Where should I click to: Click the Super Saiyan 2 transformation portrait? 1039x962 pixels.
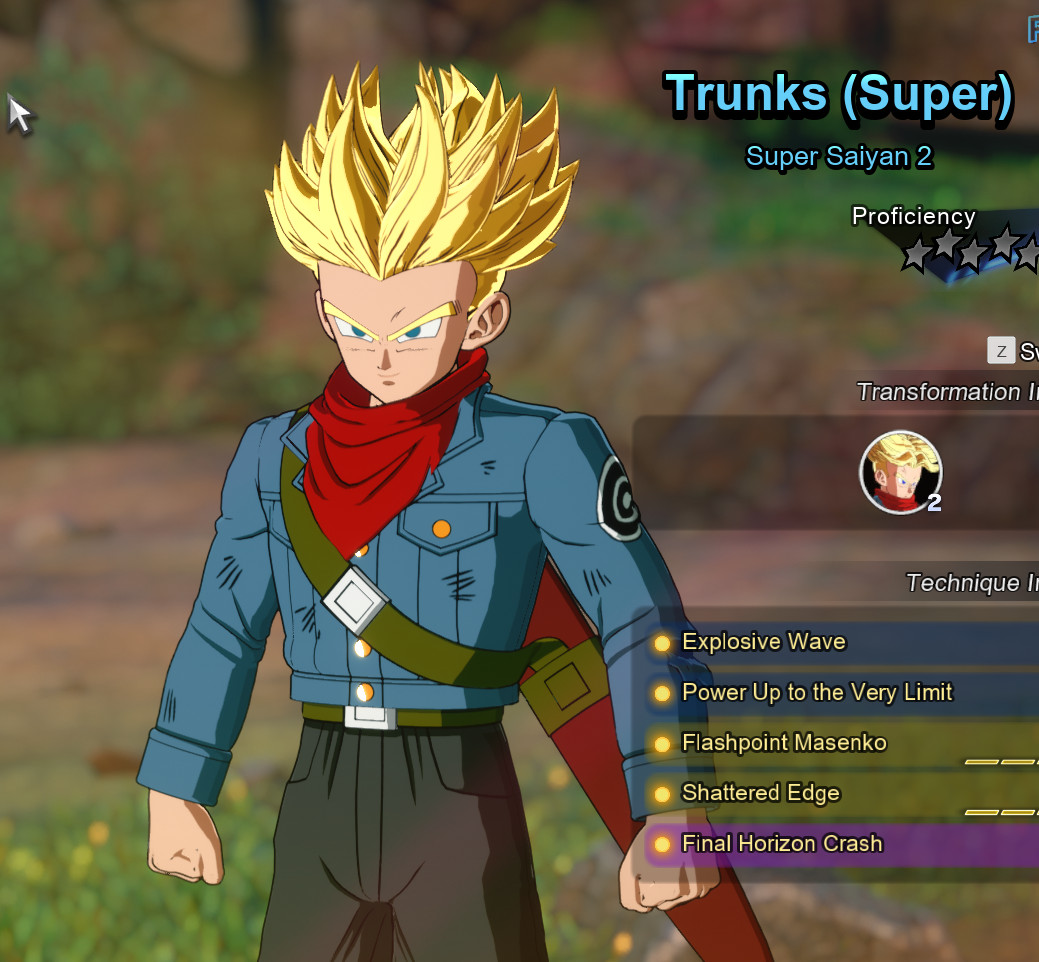900,473
